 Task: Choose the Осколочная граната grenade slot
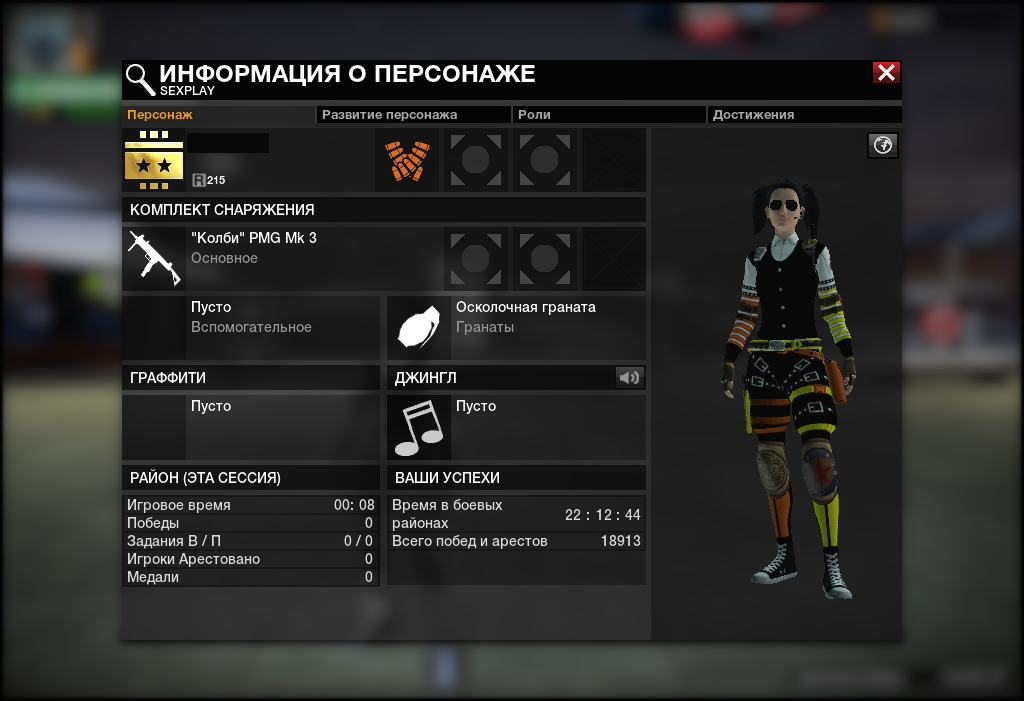tap(419, 328)
